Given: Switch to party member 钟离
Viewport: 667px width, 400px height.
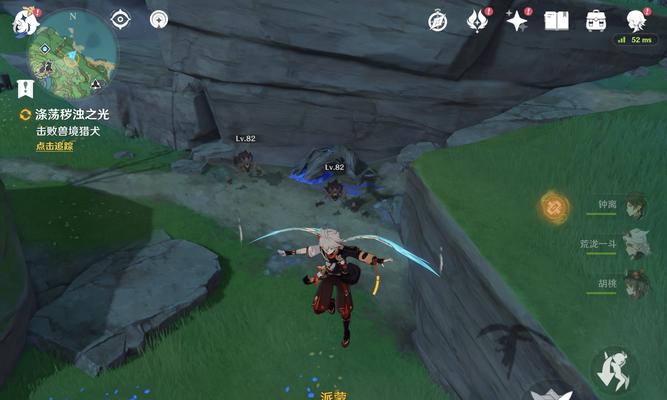Looking at the screenshot, I should click(632, 206).
